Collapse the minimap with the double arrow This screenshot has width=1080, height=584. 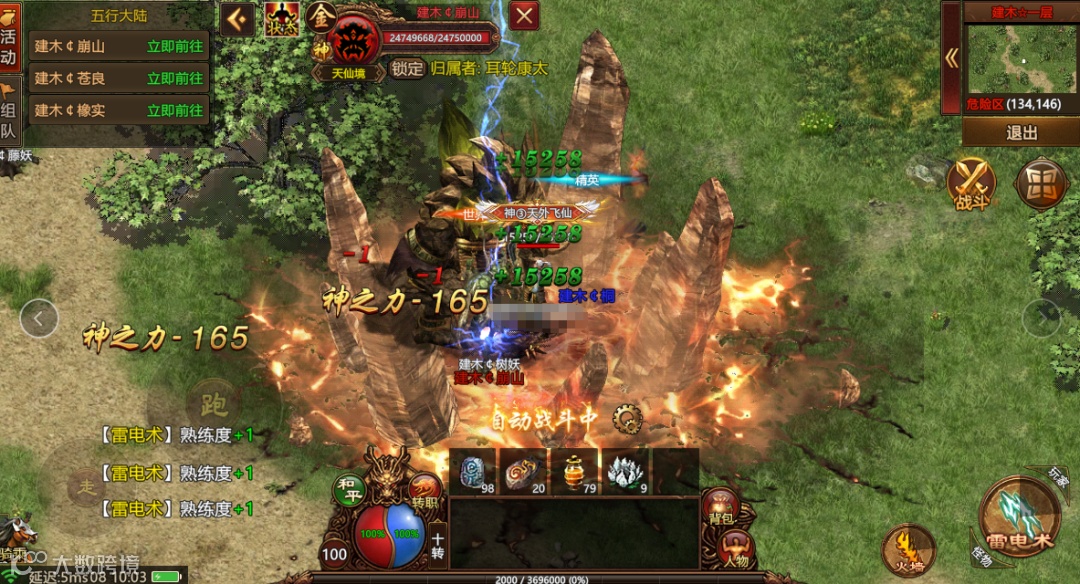click(x=951, y=58)
